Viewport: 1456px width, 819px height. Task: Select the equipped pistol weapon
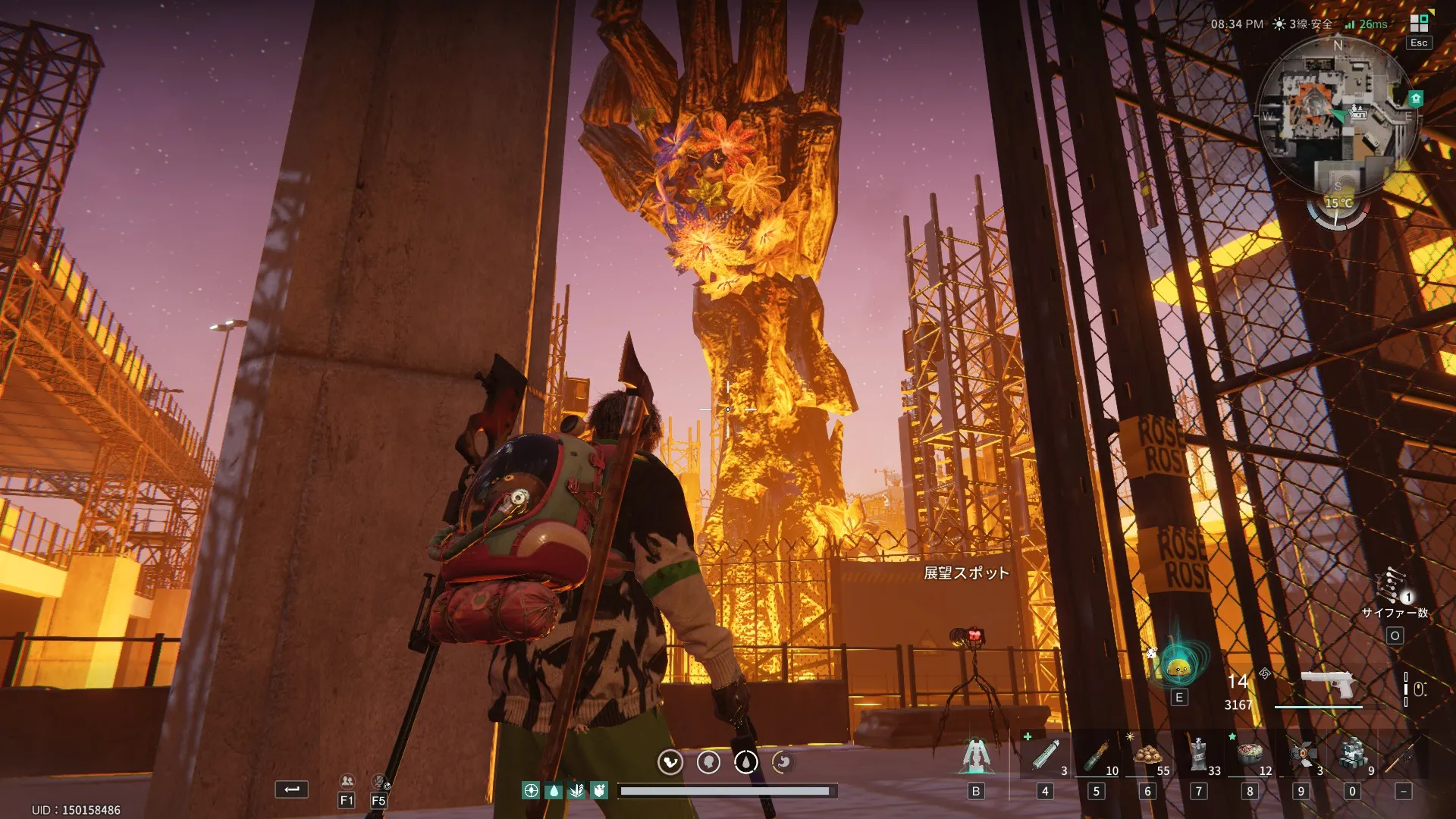(x=1327, y=685)
